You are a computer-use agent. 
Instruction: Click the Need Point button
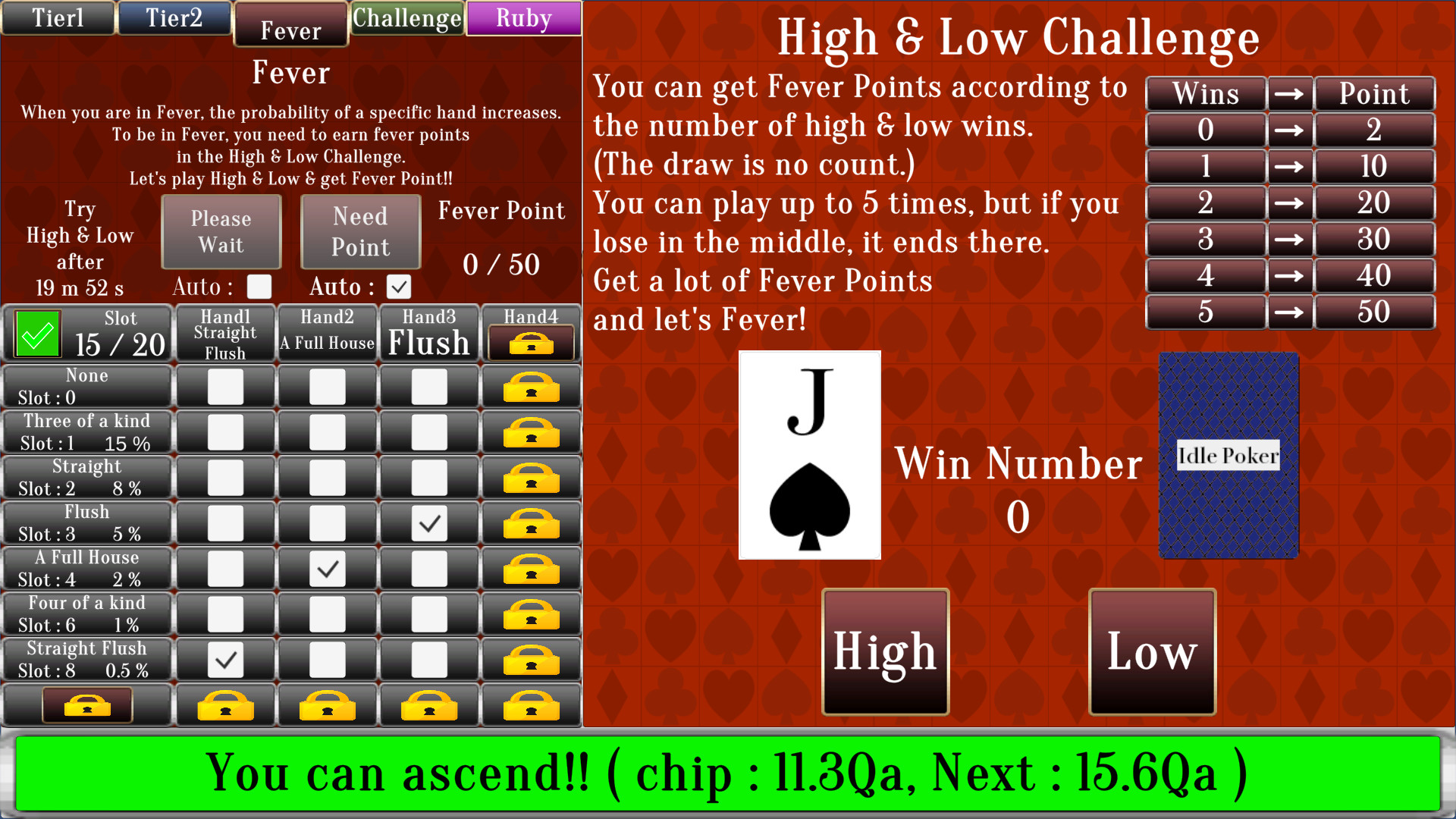359,231
